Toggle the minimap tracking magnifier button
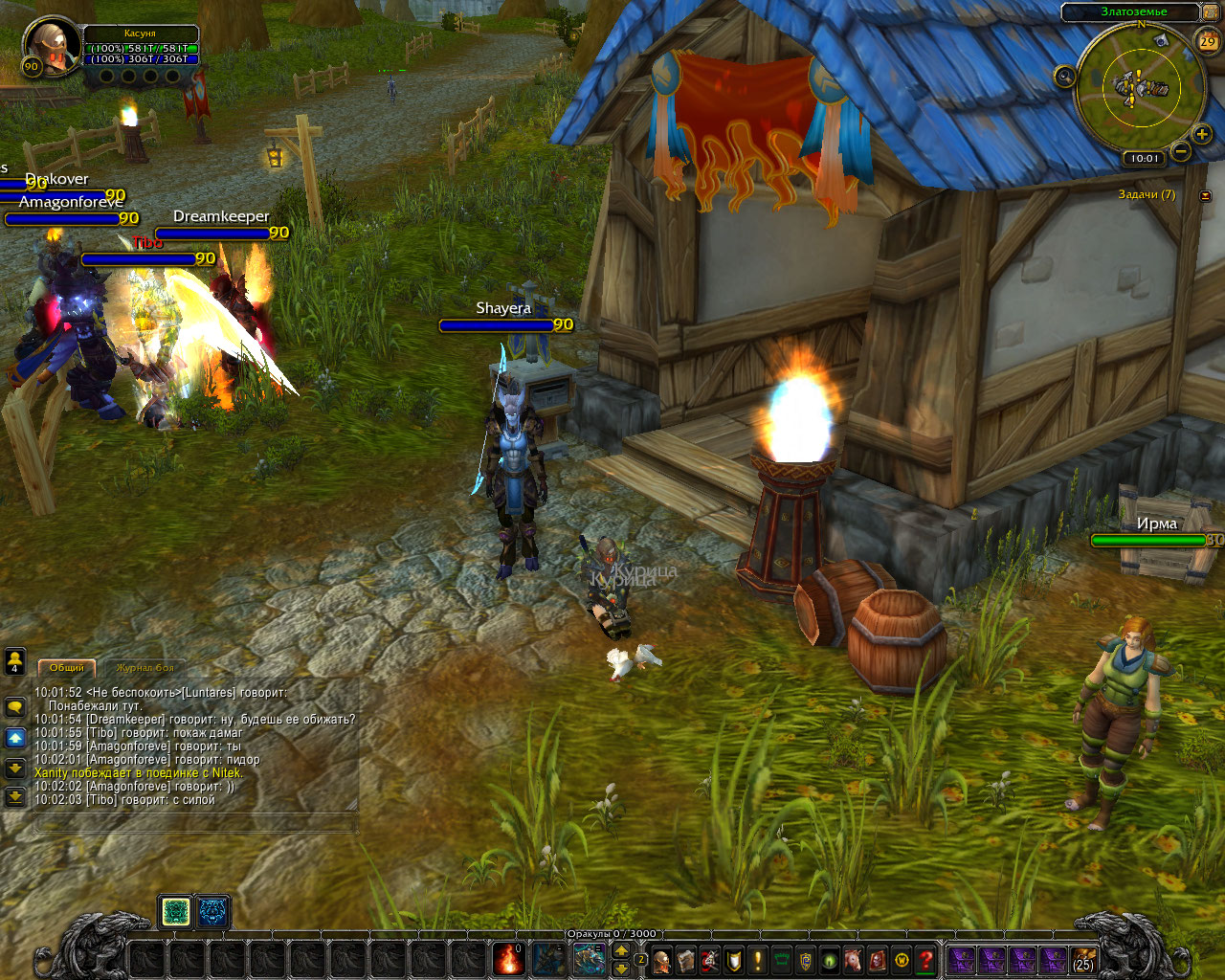Image resolution: width=1225 pixels, height=980 pixels. click(x=1065, y=77)
